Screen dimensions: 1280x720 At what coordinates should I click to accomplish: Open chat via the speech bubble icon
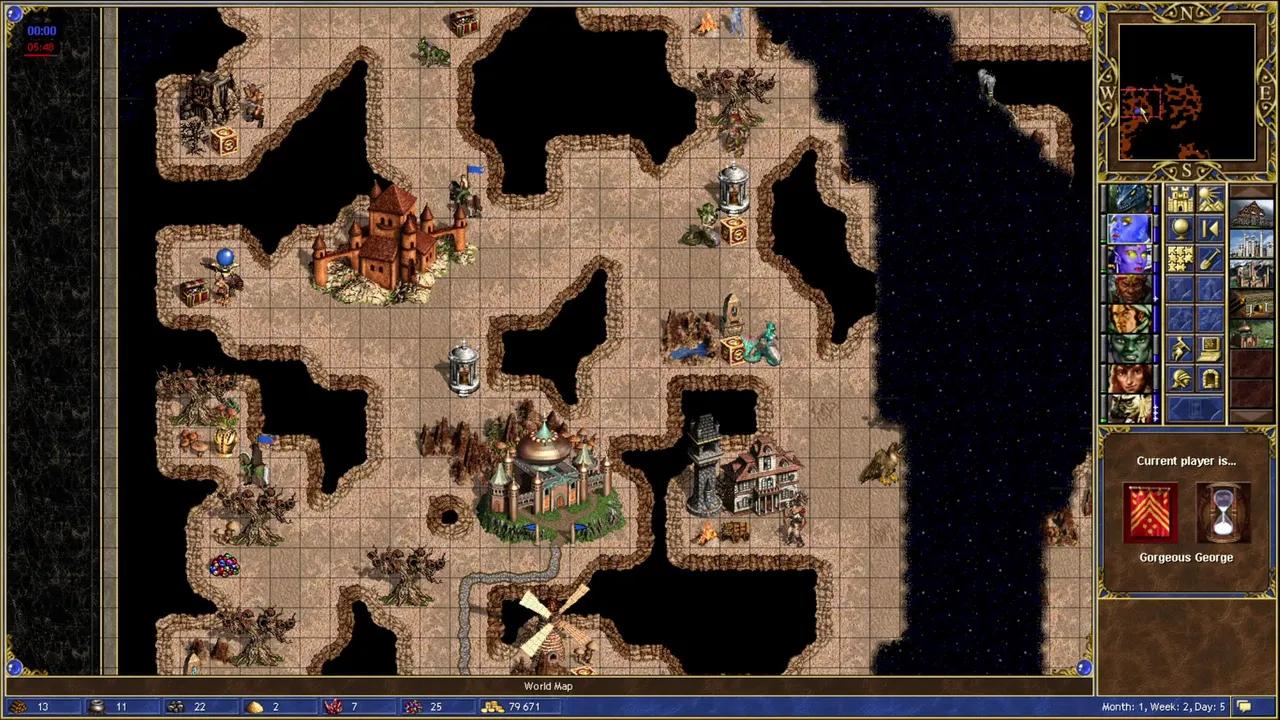1244,707
